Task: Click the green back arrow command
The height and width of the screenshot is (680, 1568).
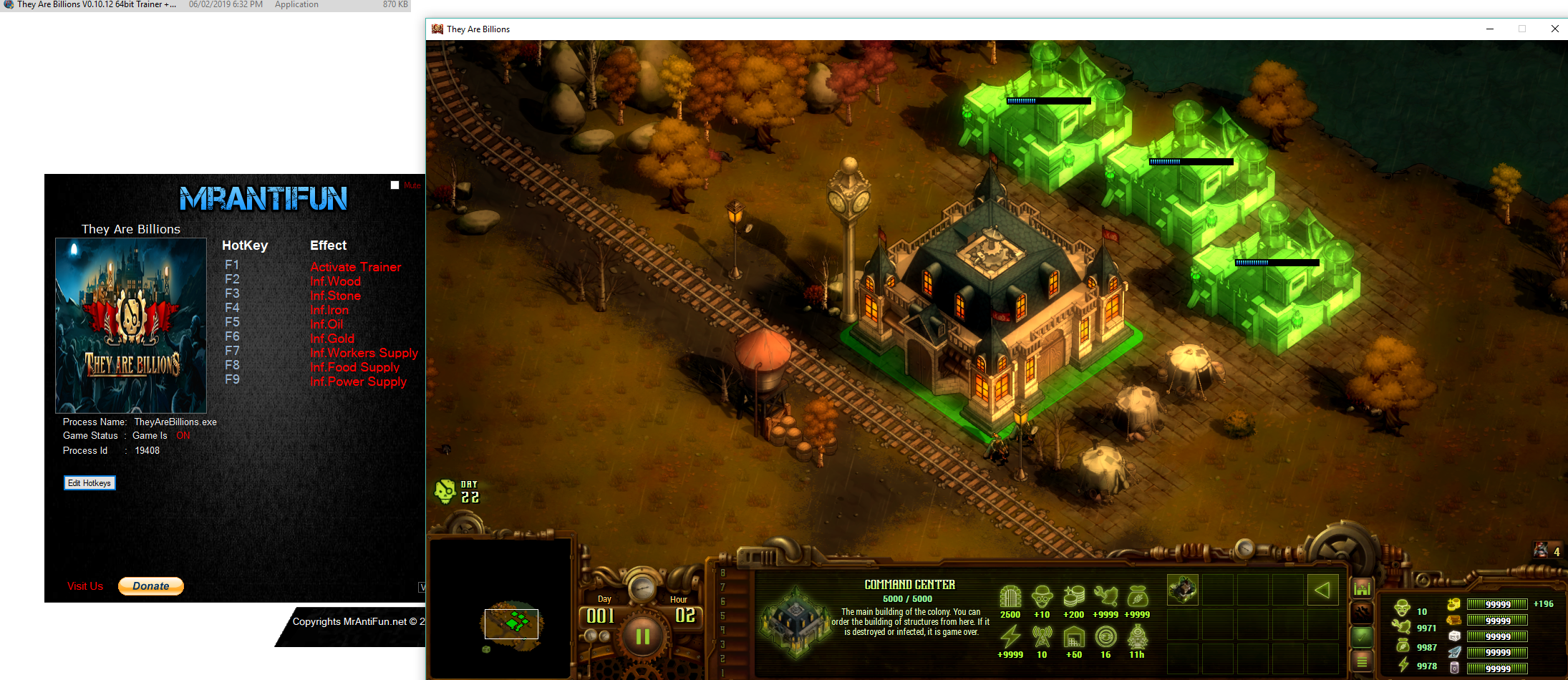Action: (x=1322, y=591)
